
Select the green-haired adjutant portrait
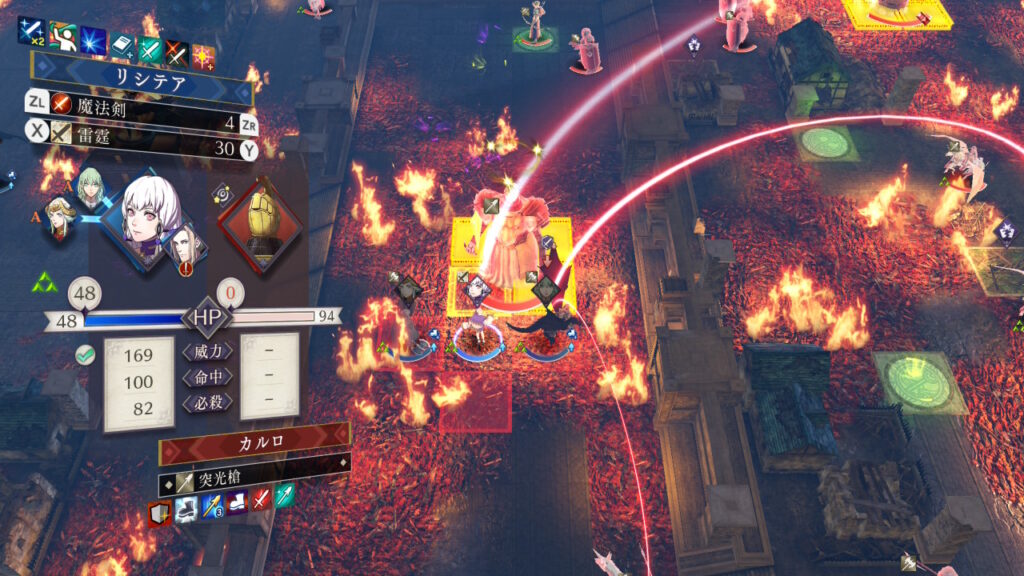(x=91, y=189)
